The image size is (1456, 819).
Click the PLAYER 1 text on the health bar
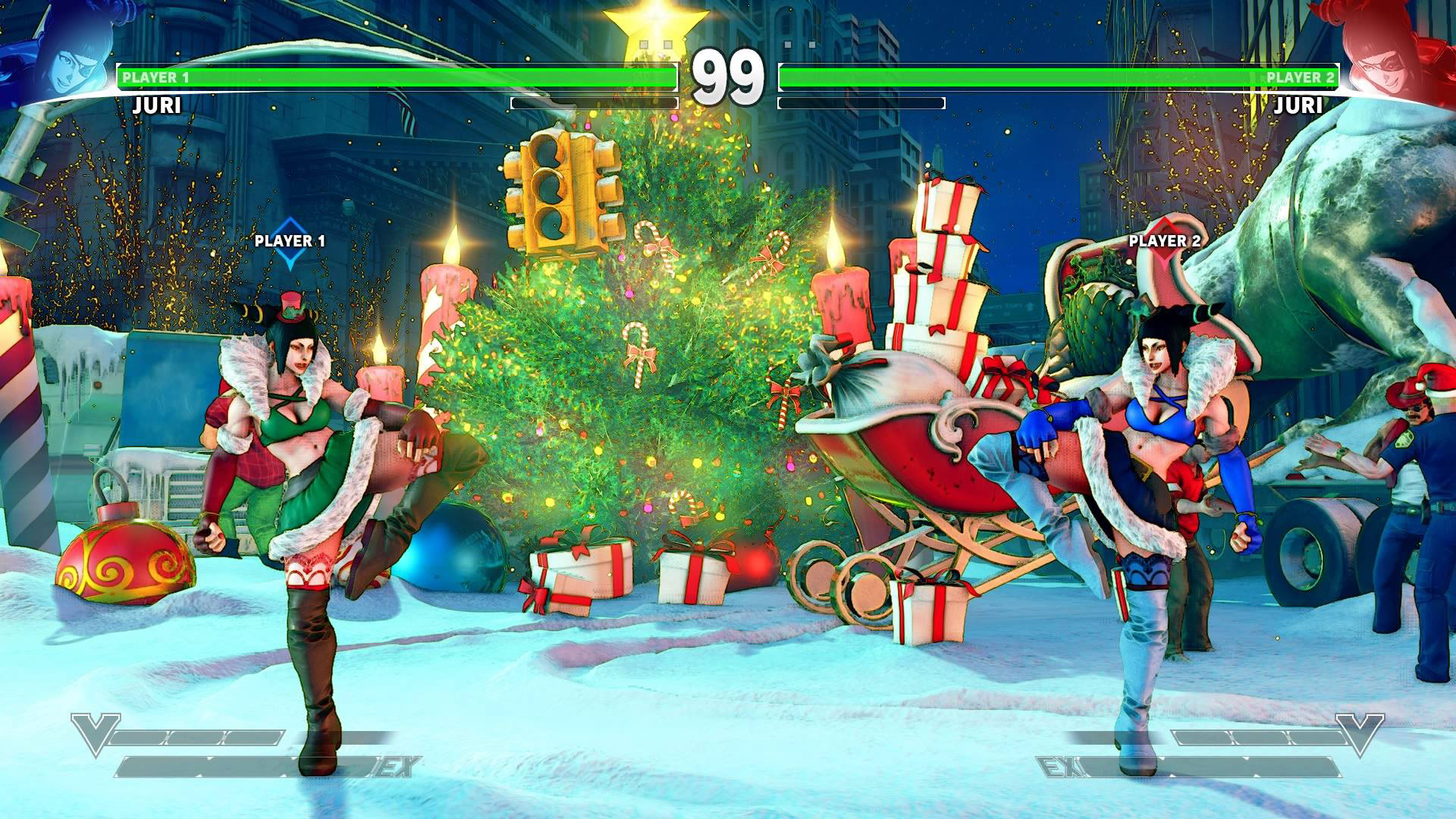pyautogui.click(x=159, y=76)
